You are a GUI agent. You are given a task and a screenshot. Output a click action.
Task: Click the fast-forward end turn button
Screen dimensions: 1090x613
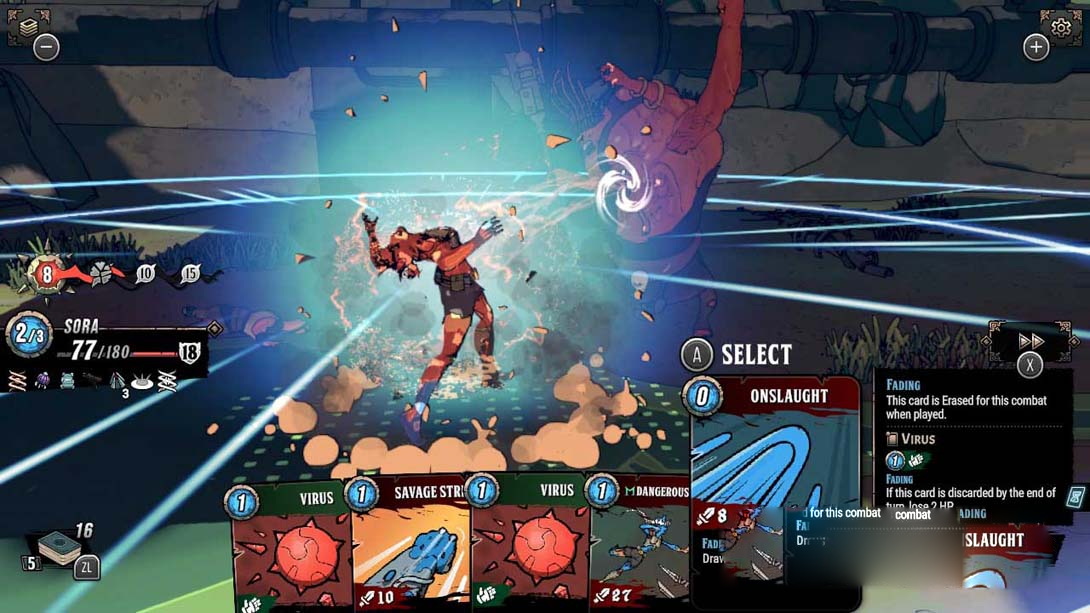[1030, 341]
